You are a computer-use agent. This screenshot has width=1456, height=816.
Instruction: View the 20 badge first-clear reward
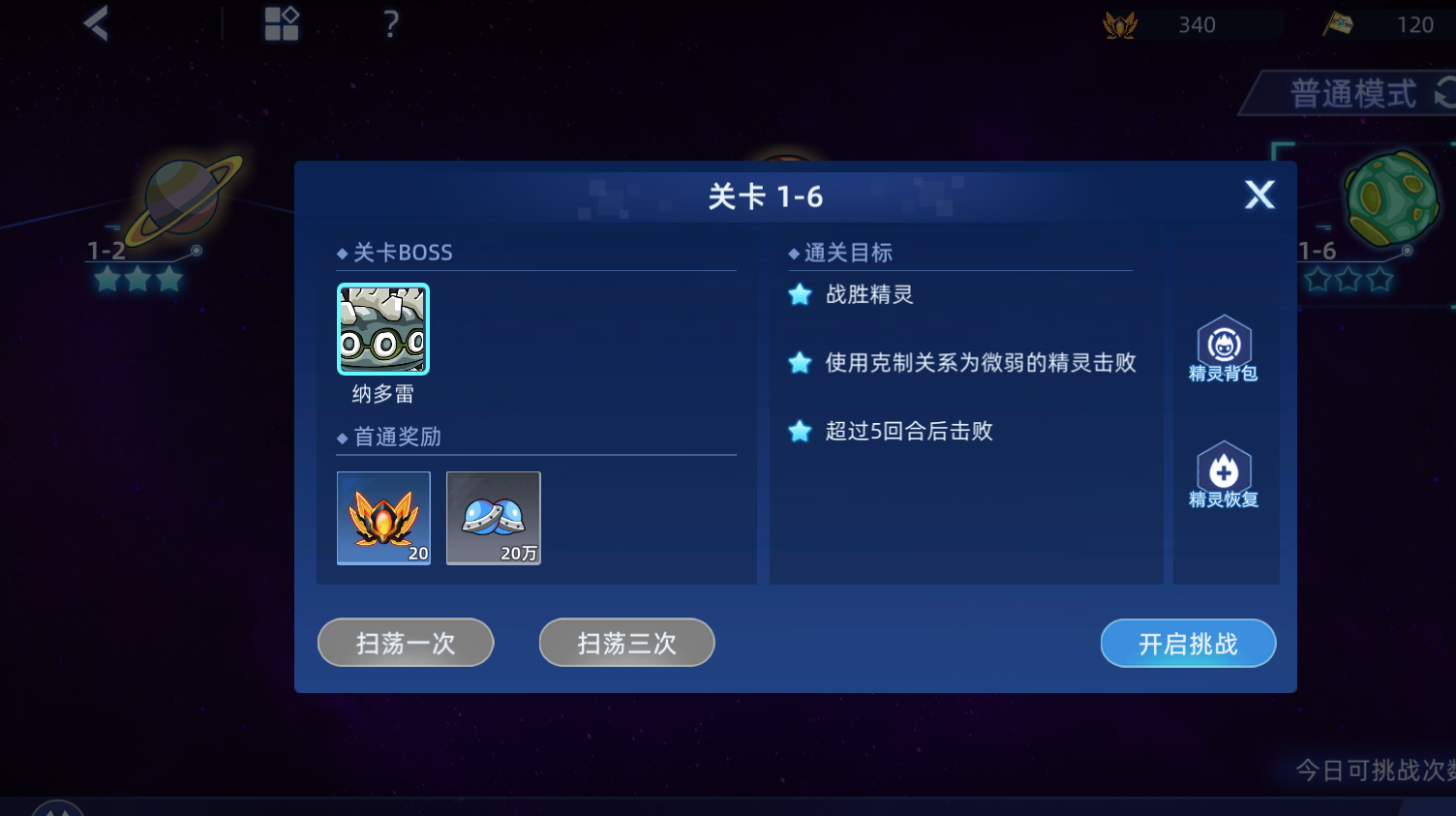(383, 519)
